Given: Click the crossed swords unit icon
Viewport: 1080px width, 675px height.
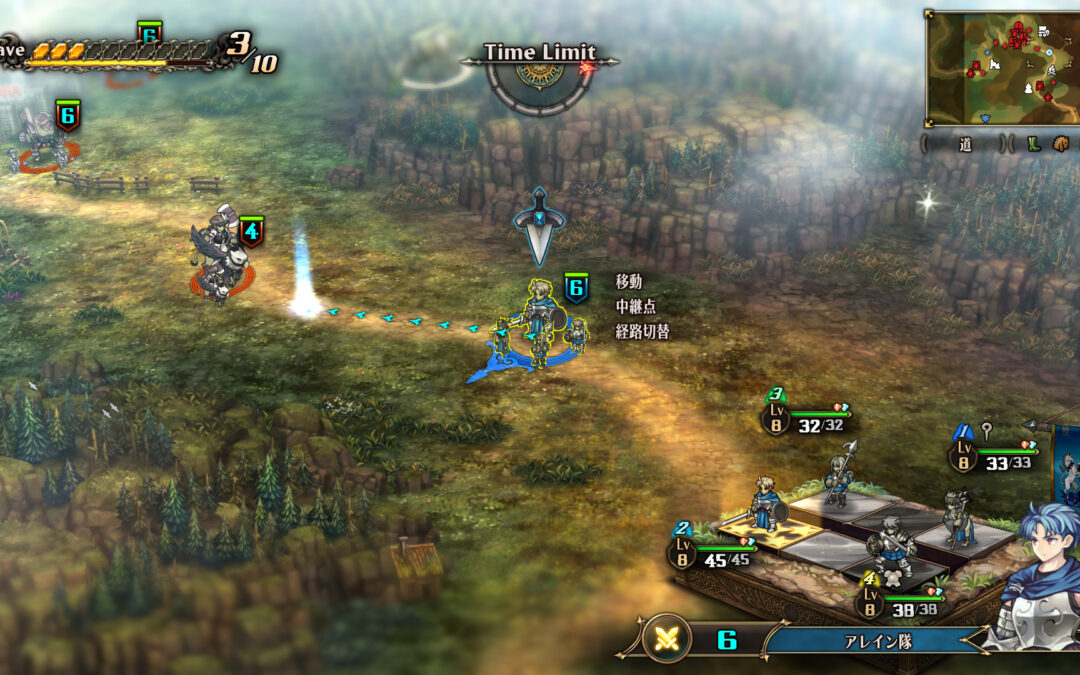Looking at the screenshot, I should pyautogui.click(x=667, y=639).
